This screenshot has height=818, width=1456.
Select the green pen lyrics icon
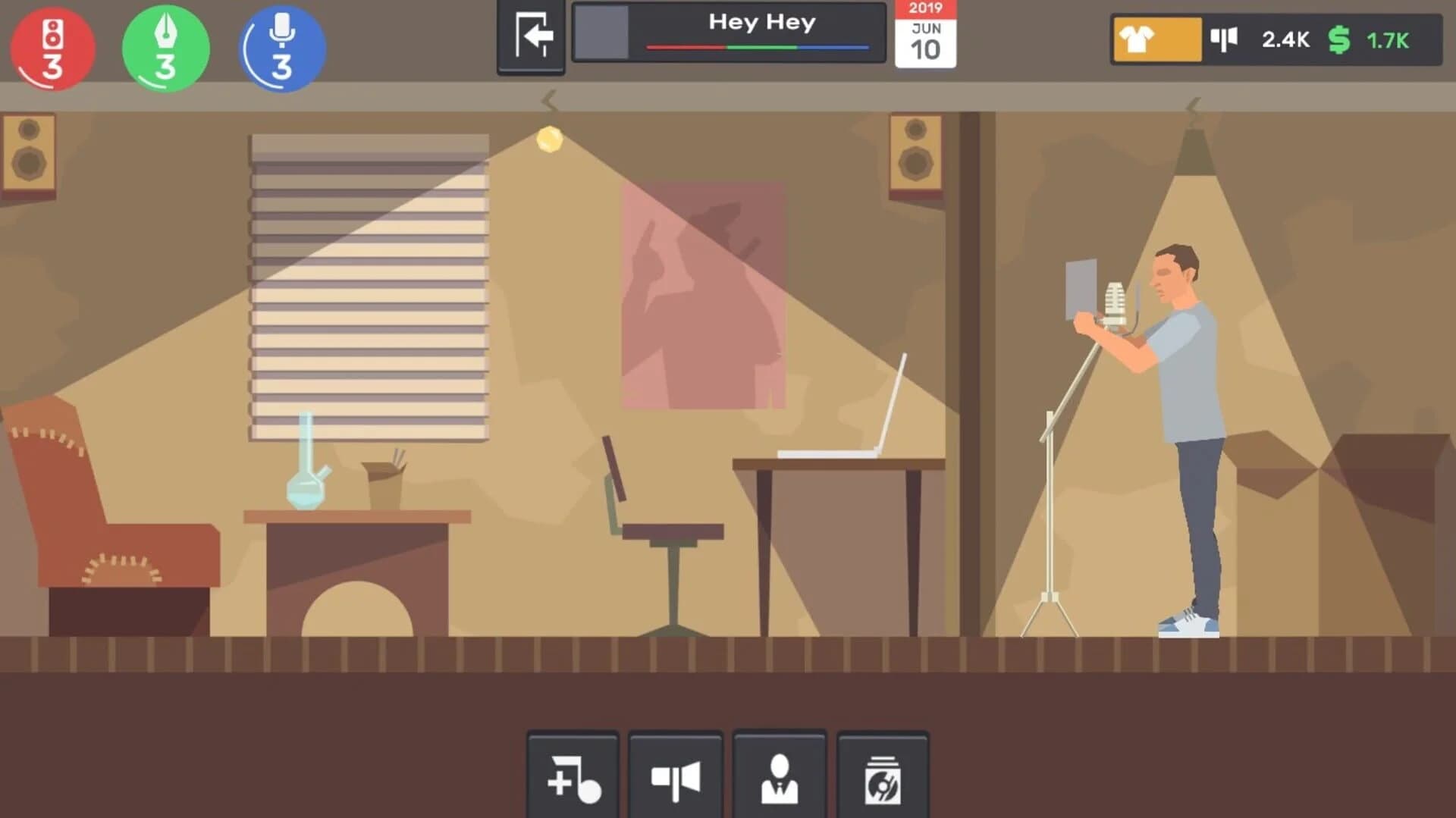(165, 48)
